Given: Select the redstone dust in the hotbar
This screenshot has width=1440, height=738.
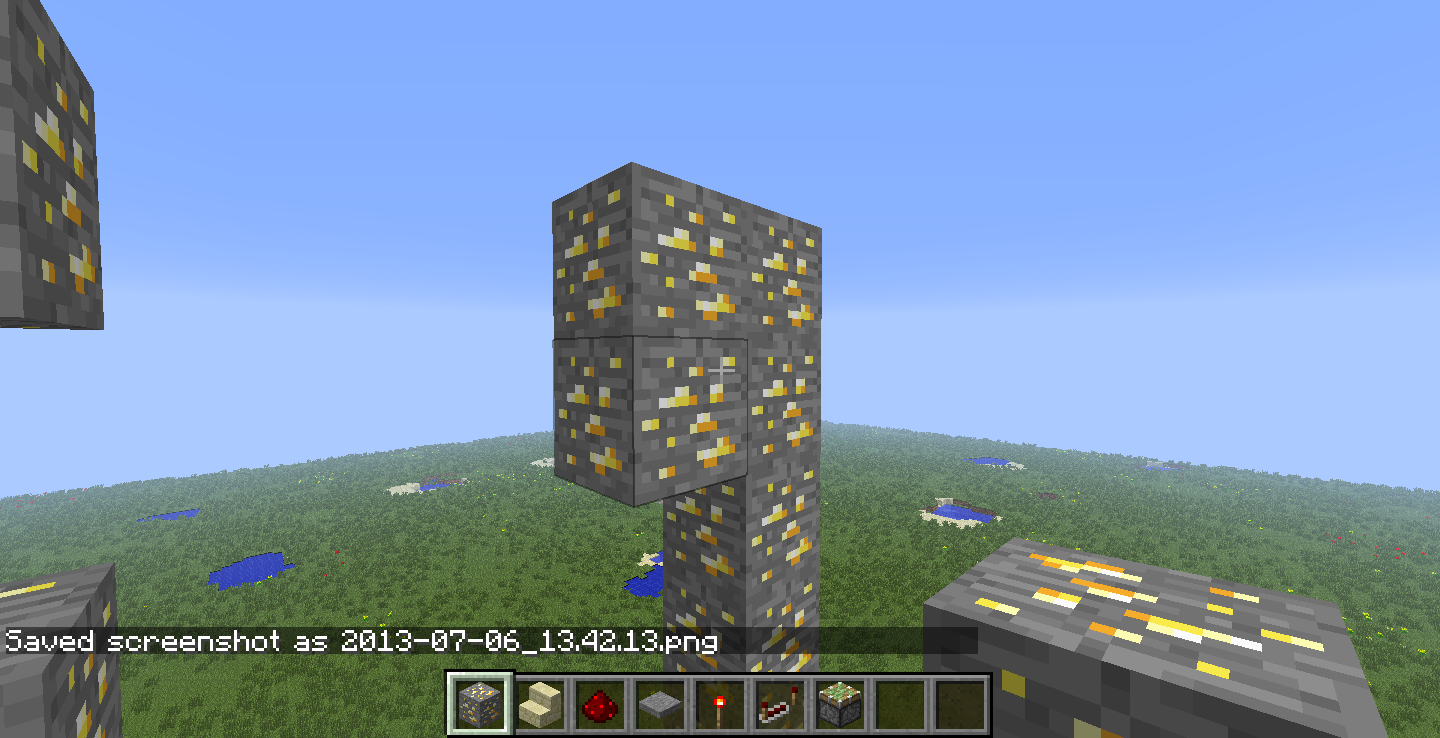Looking at the screenshot, I should click(600, 703).
